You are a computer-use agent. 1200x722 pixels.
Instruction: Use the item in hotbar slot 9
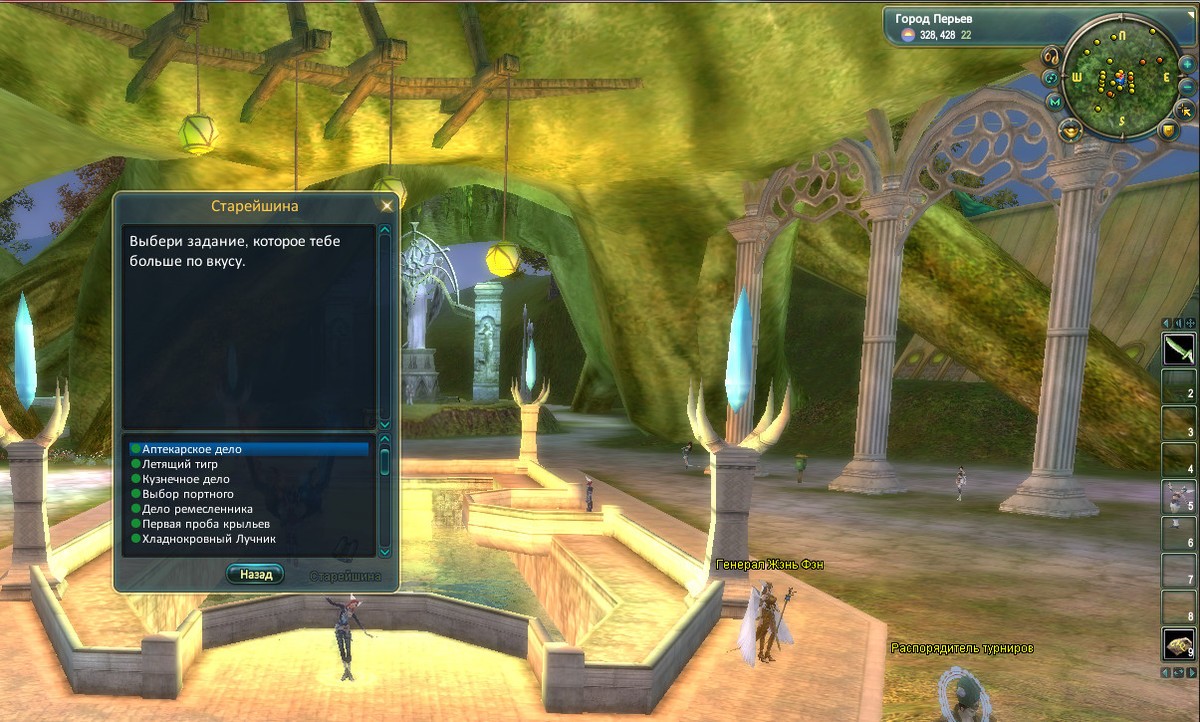(1177, 644)
